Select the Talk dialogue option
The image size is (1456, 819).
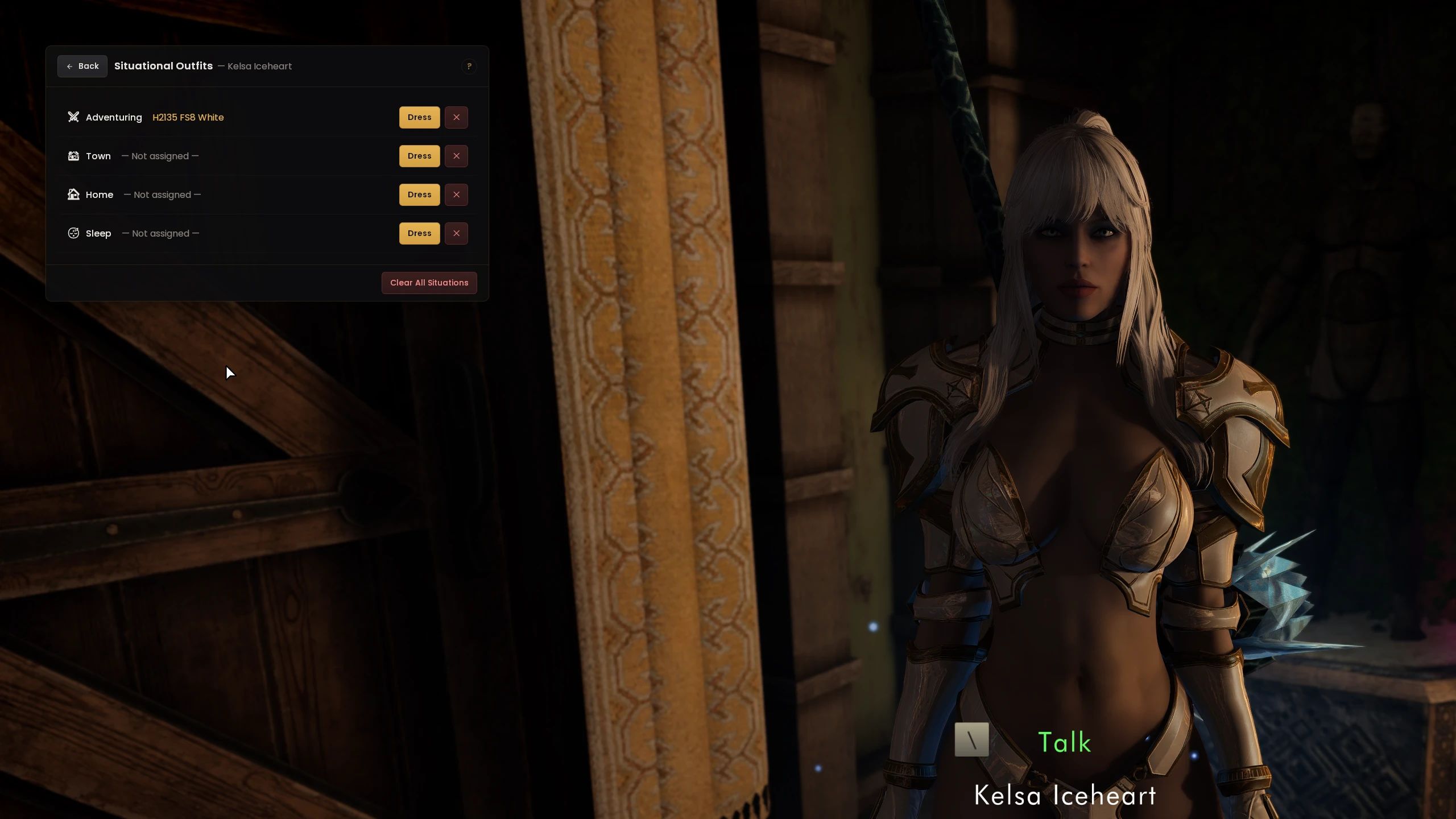click(x=1065, y=741)
